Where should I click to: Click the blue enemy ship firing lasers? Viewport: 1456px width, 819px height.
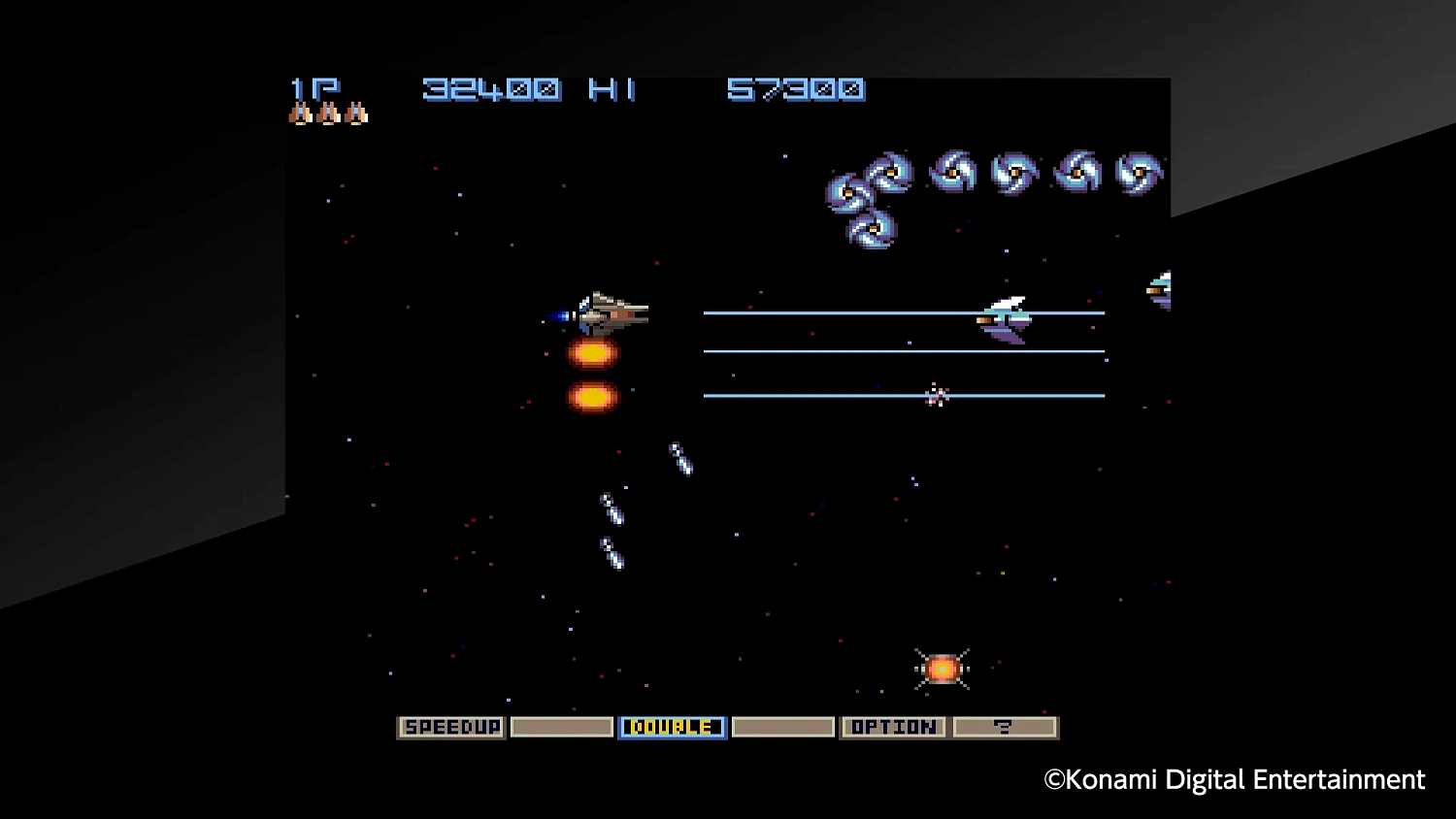(1007, 320)
